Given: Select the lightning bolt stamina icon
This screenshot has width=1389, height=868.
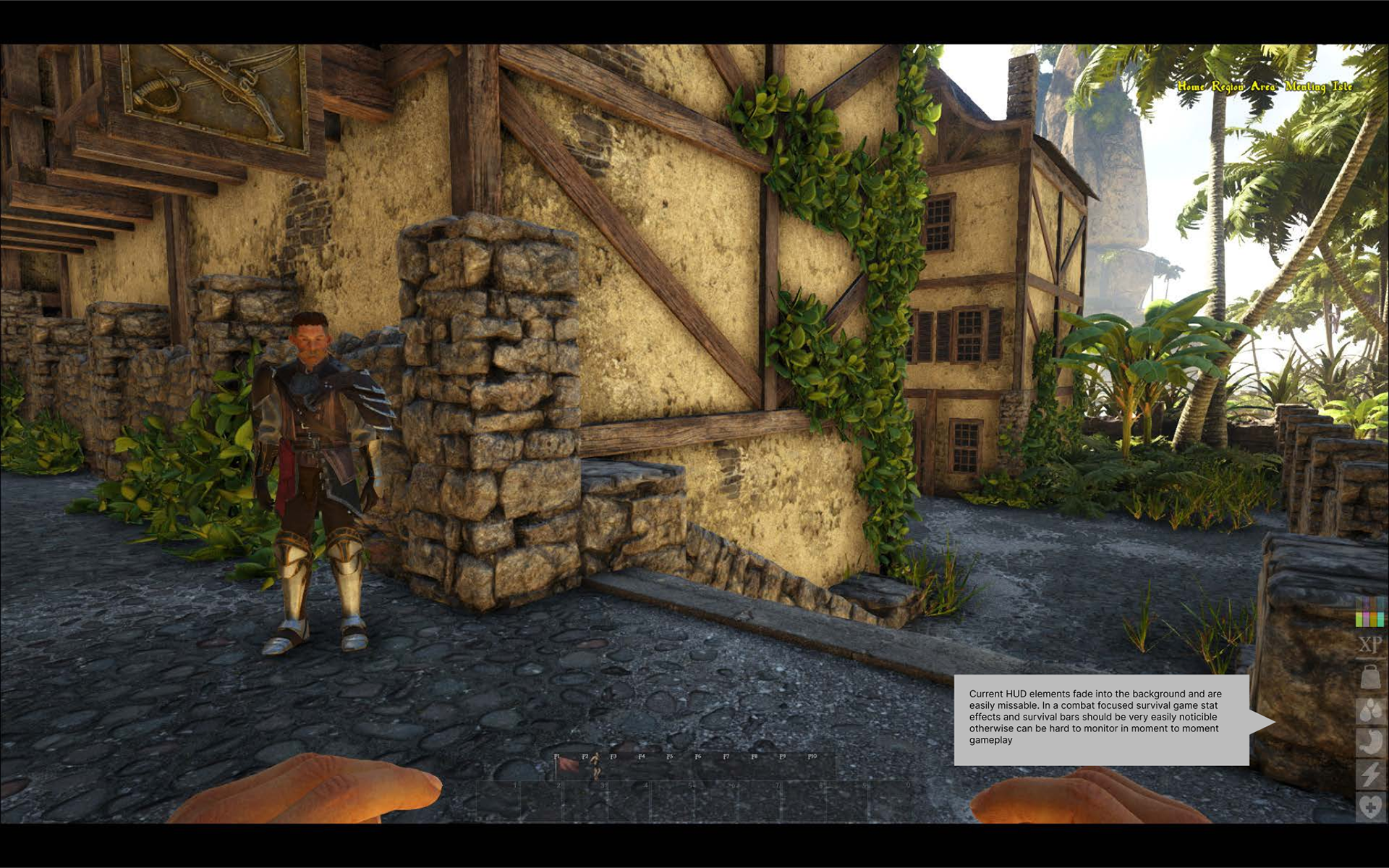Looking at the screenshot, I should pyautogui.click(x=1370, y=774).
